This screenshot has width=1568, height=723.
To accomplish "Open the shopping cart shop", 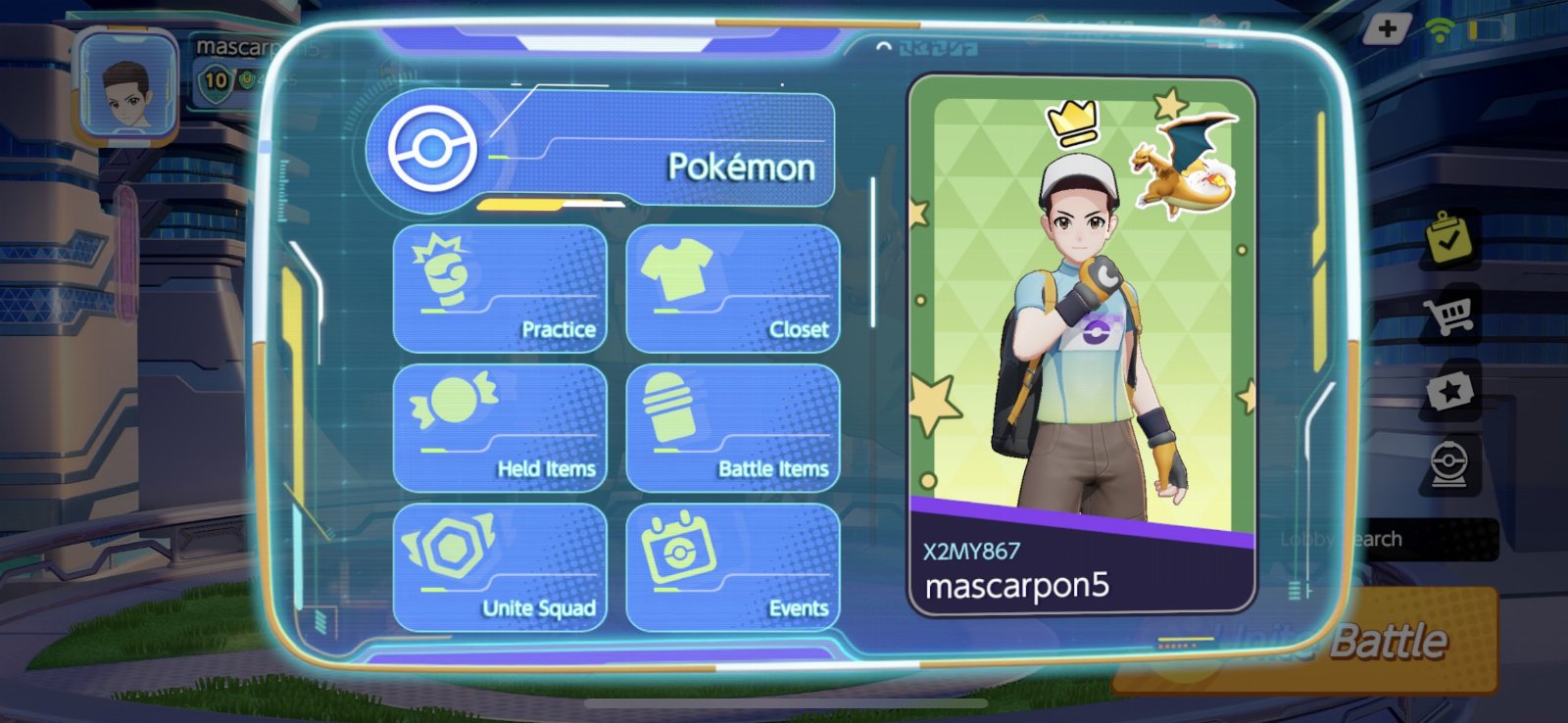I will coord(1449,314).
